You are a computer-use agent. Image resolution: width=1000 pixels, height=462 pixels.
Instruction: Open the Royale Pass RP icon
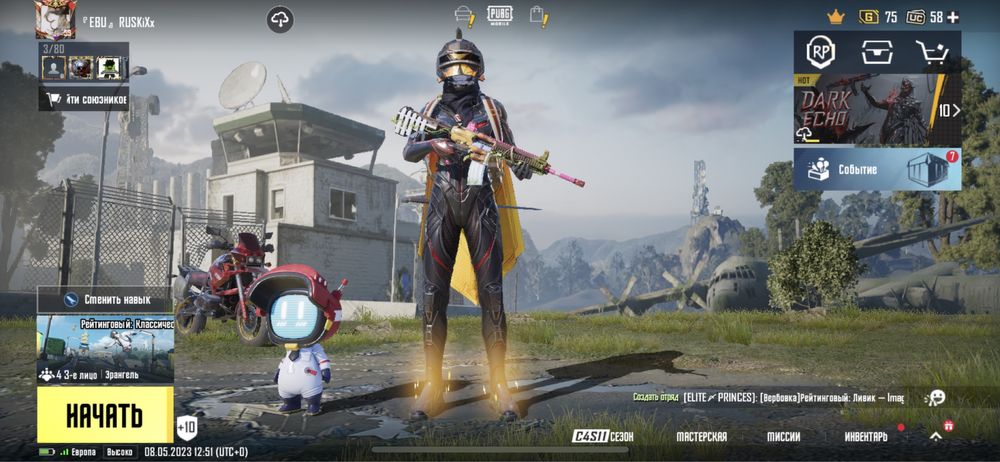point(821,53)
